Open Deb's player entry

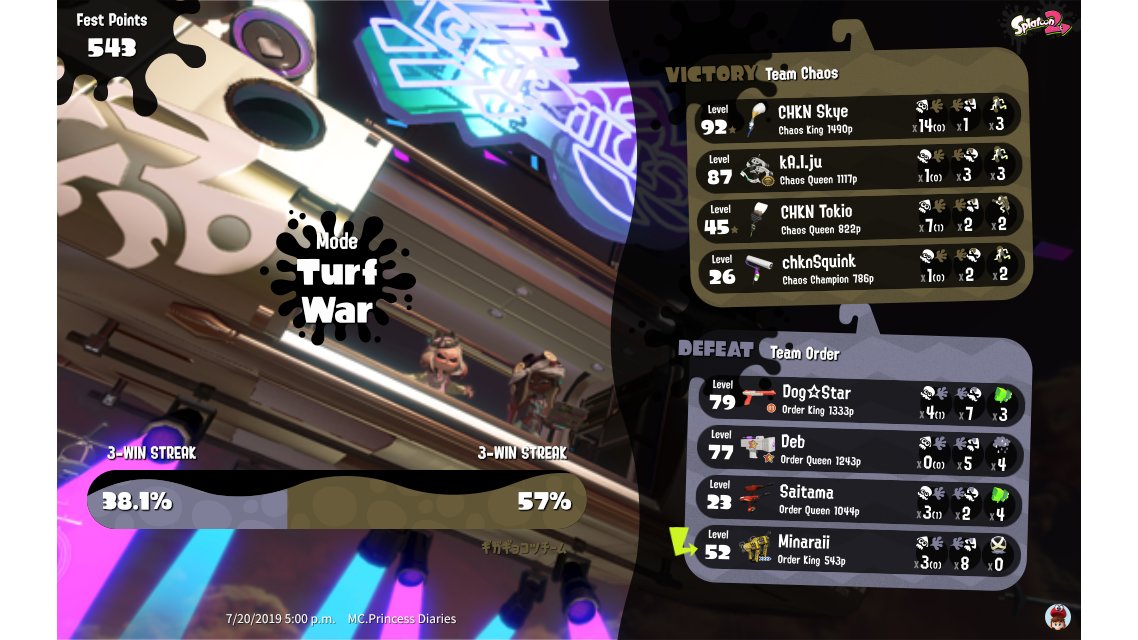pyautogui.click(x=858, y=451)
